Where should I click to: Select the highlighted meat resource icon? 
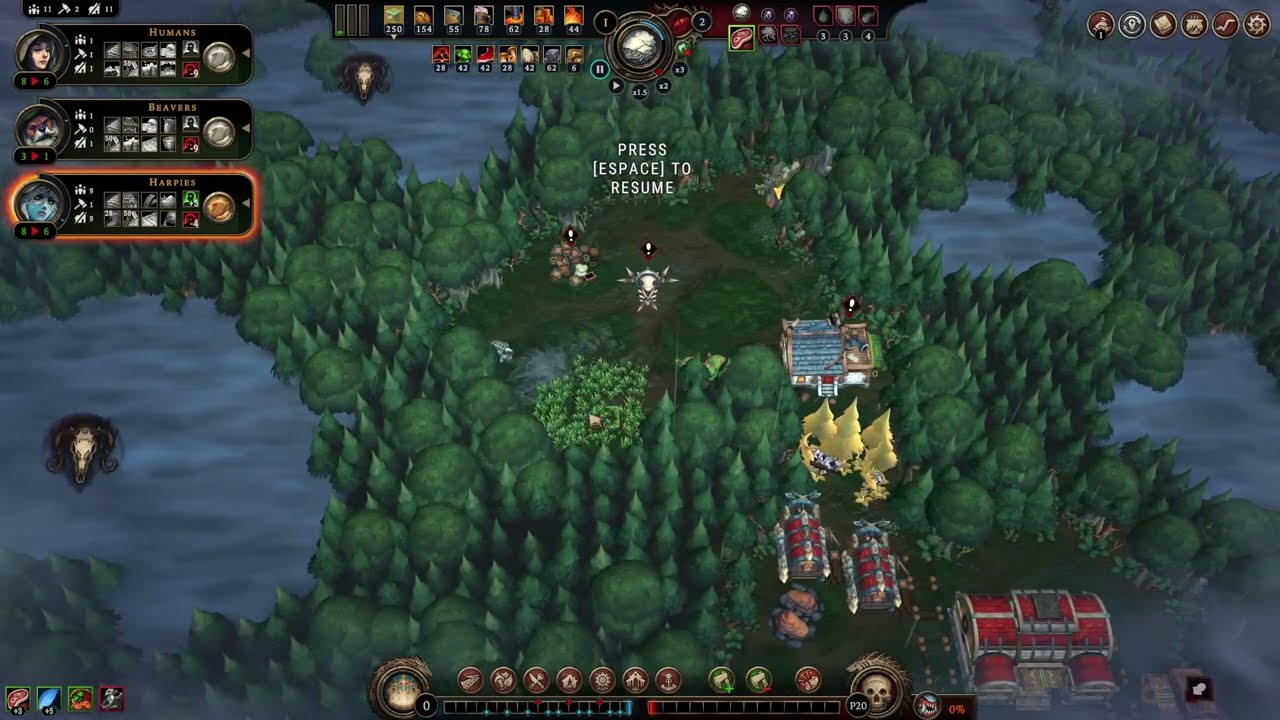tap(742, 38)
